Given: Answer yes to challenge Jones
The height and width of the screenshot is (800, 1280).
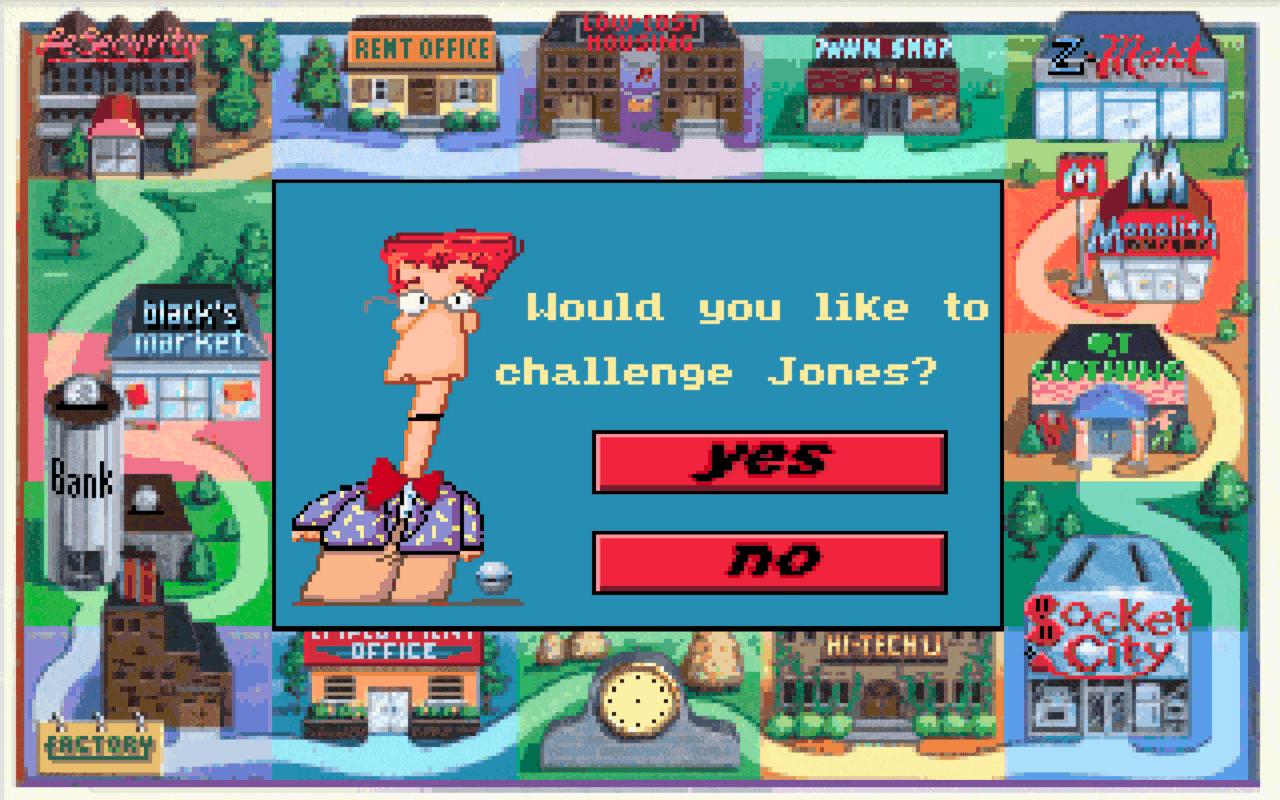Looking at the screenshot, I should coord(770,463).
